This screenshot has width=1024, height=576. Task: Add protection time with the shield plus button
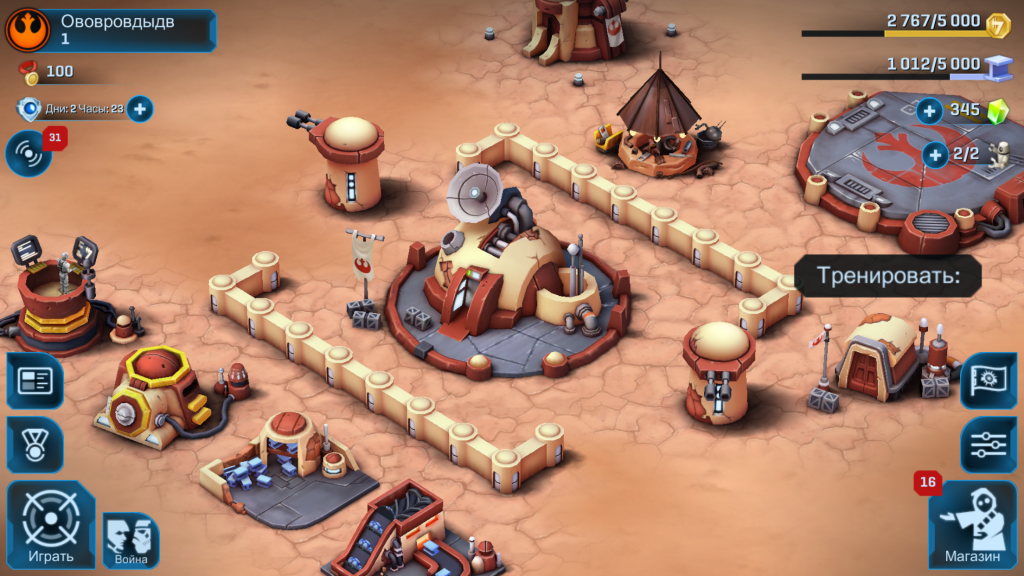[140, 109]
